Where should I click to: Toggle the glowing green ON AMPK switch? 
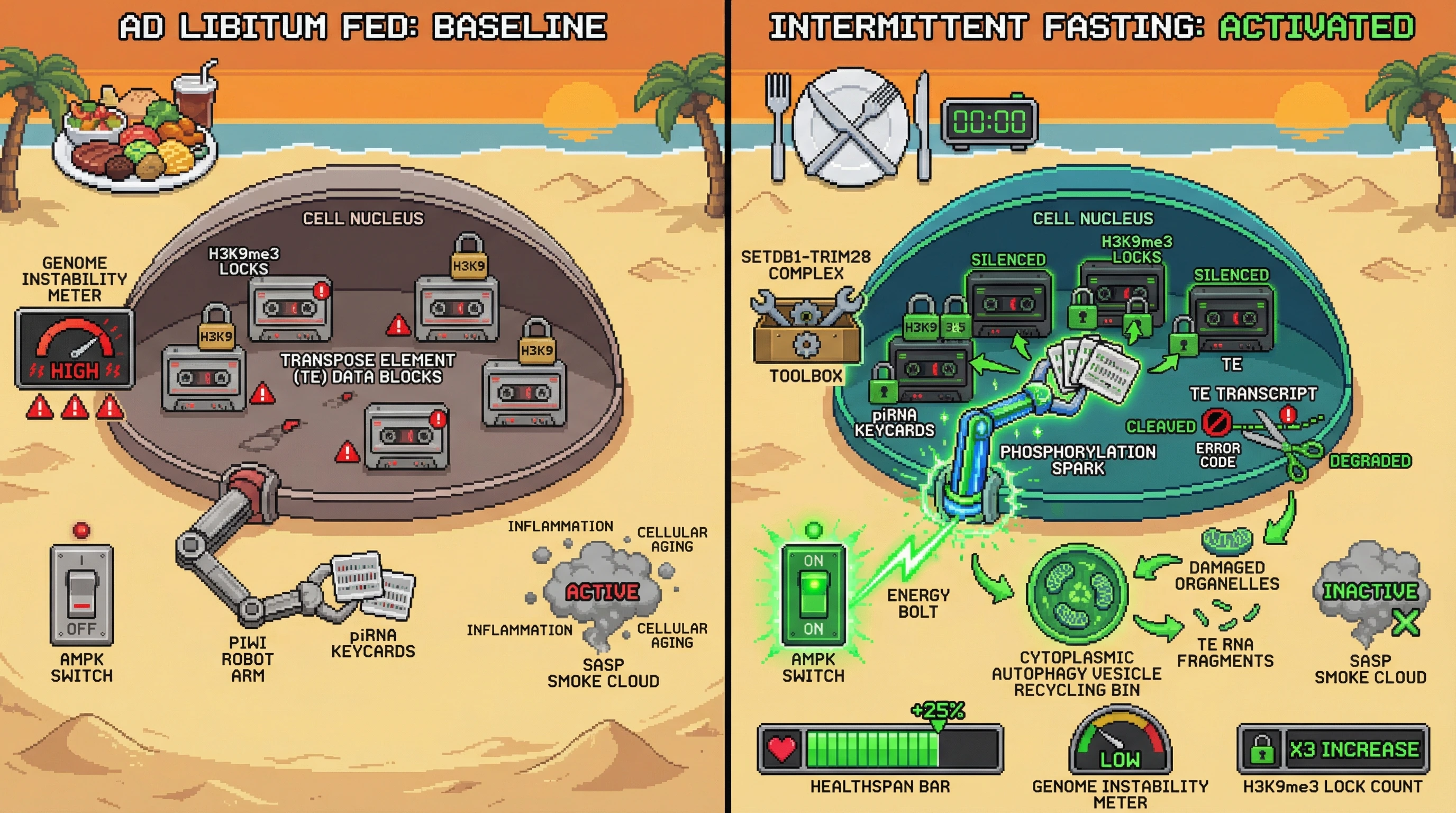813,594
